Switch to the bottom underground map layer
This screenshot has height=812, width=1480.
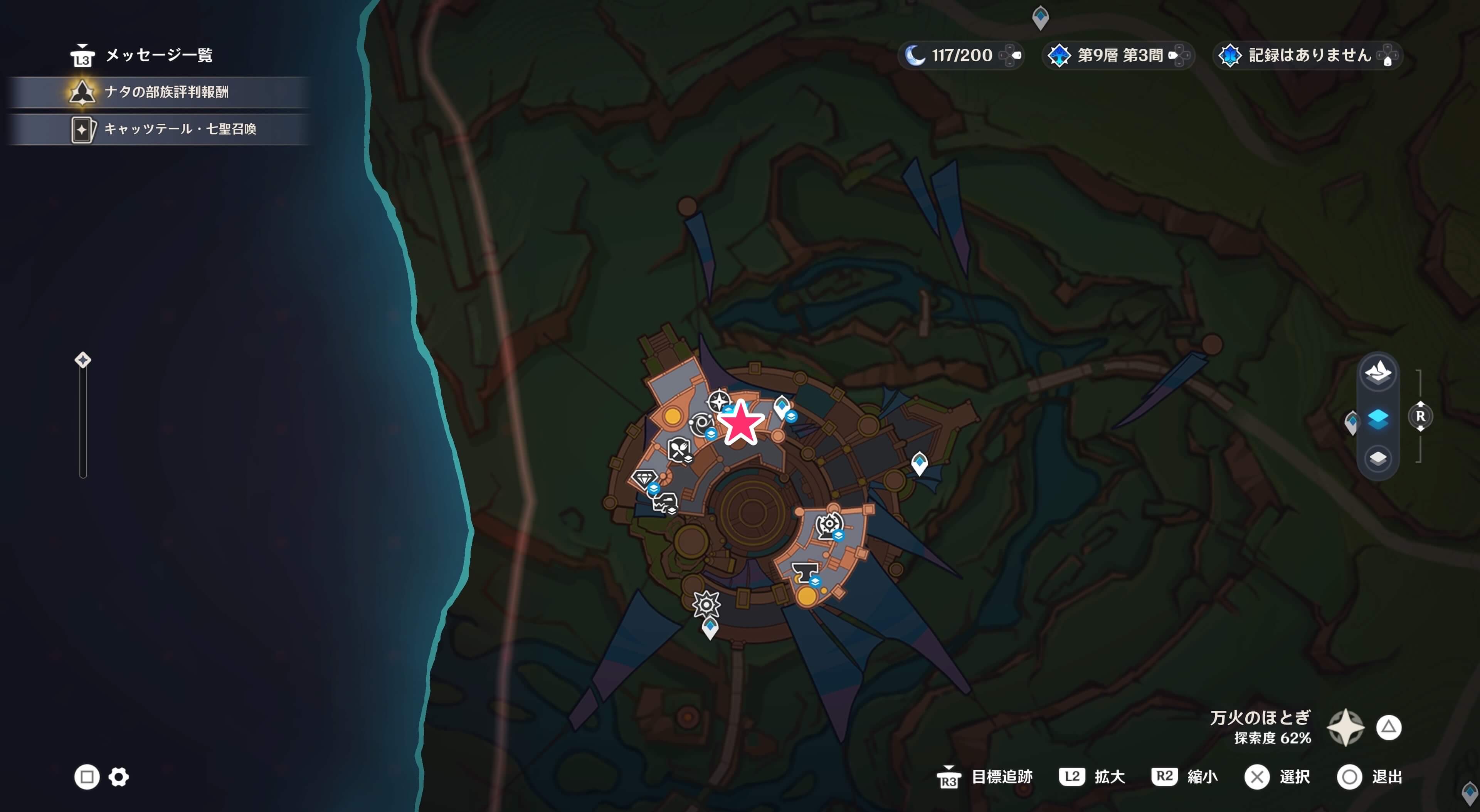pos(1378,458)
